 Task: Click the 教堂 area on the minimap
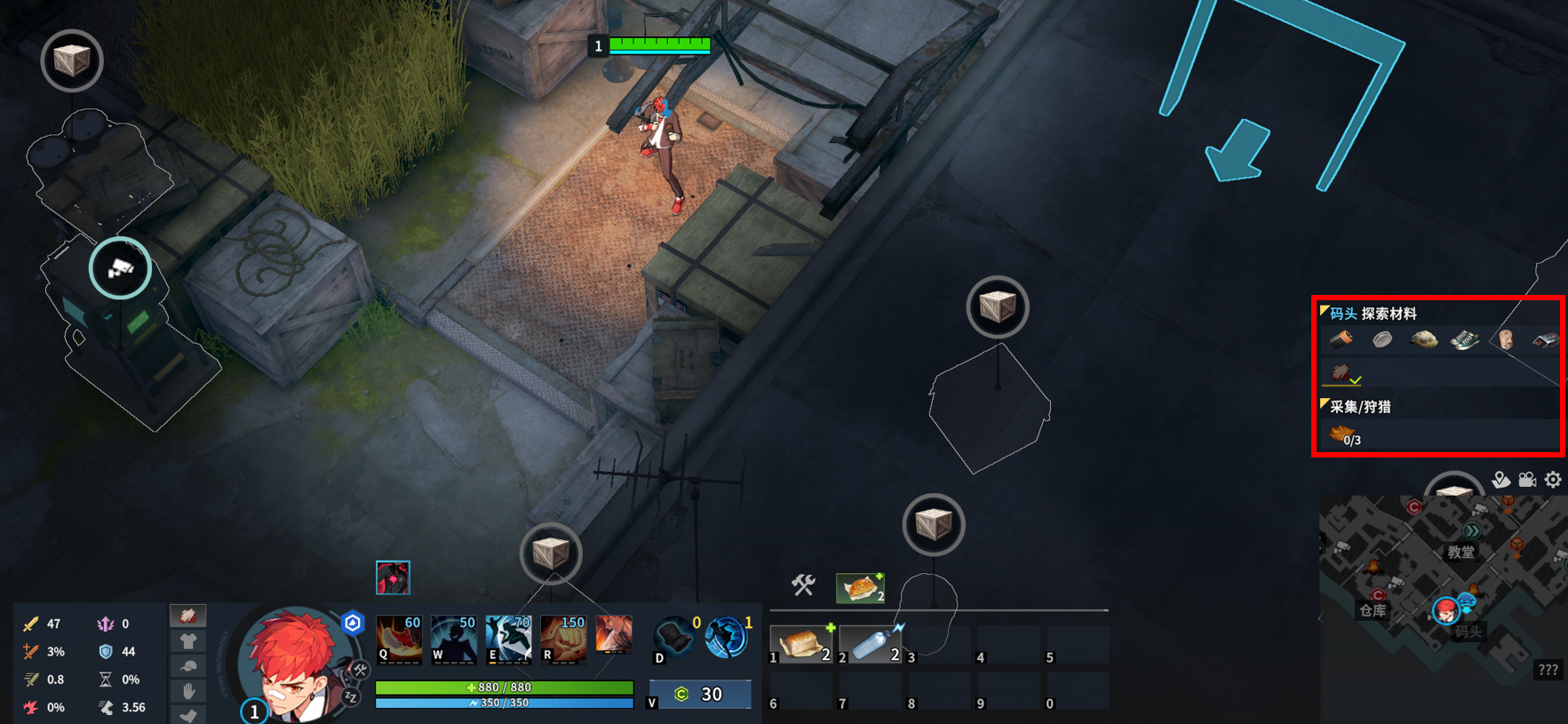(x=1461, y=552)
